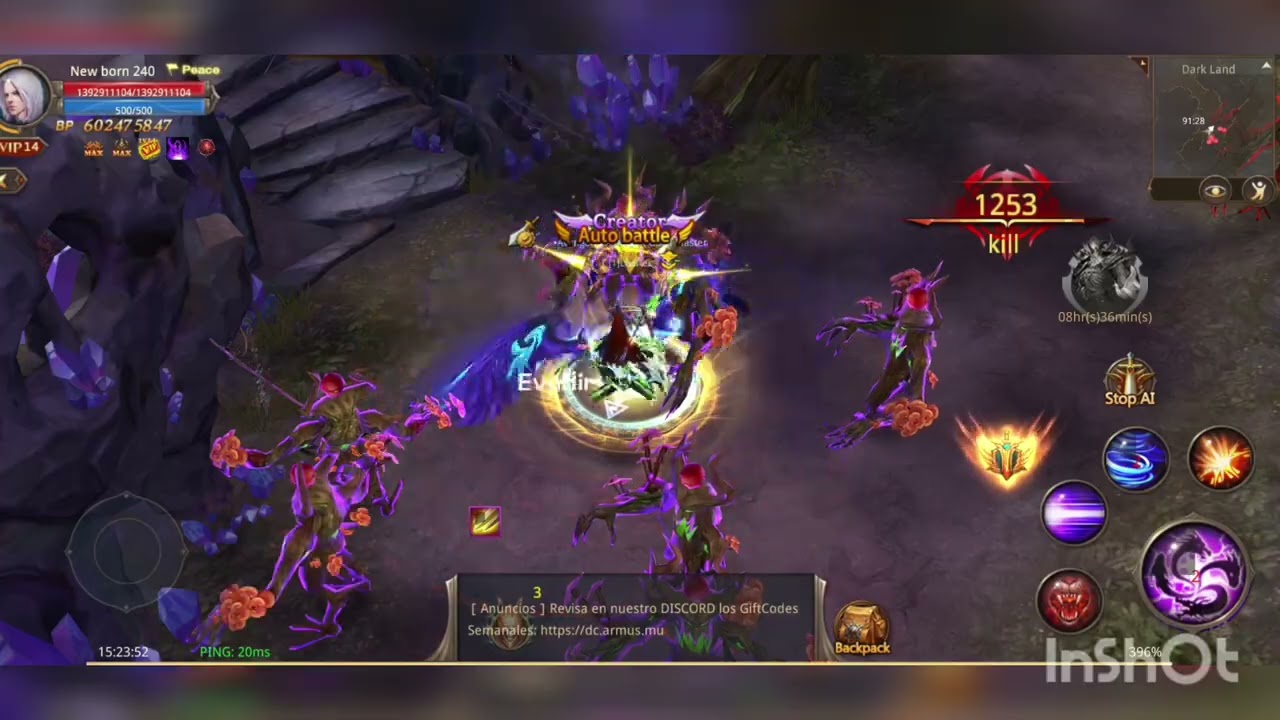Toggle the Peace mode flag

[194, 69]
